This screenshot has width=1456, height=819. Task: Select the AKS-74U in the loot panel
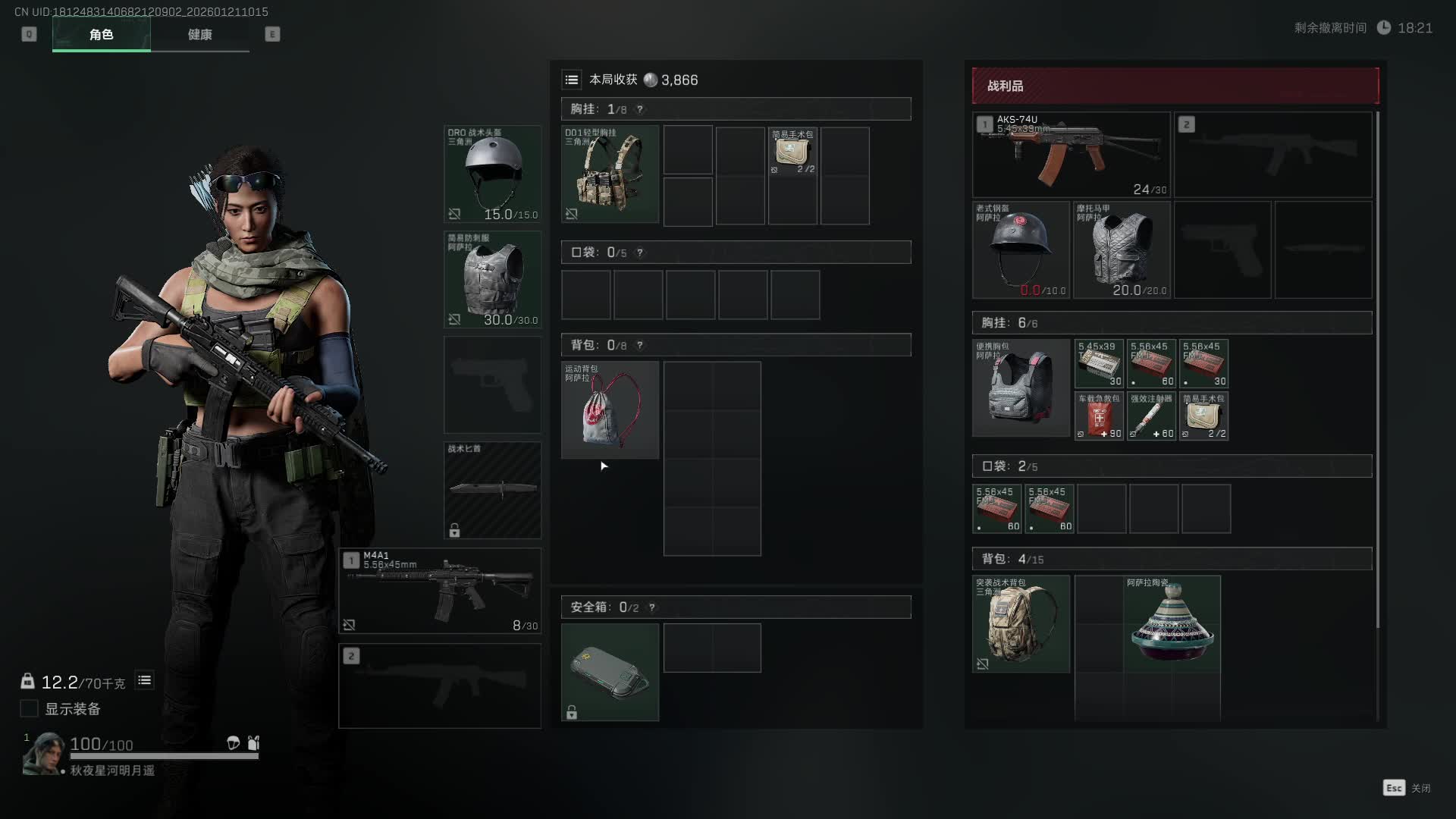pos(1071,155)
